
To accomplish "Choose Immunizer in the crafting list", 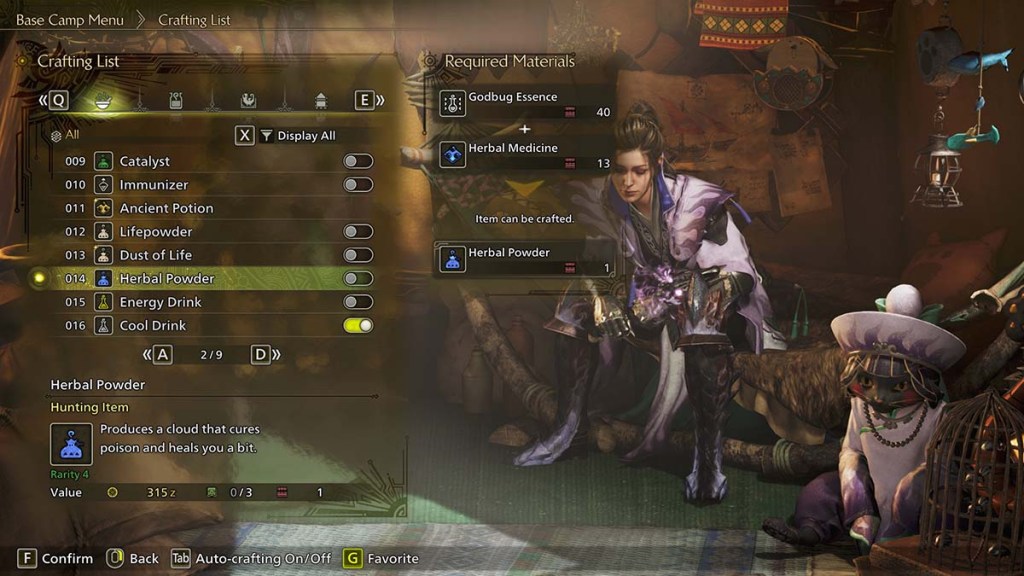I will [153, 185].
